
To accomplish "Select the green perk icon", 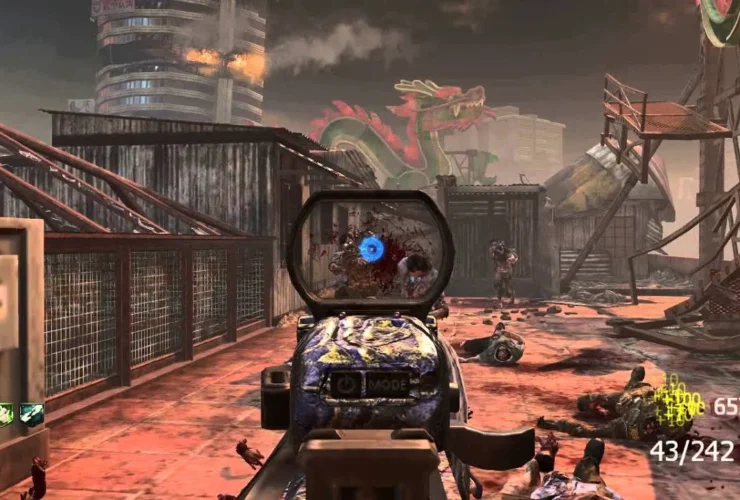I will click(x=5, y=414).
